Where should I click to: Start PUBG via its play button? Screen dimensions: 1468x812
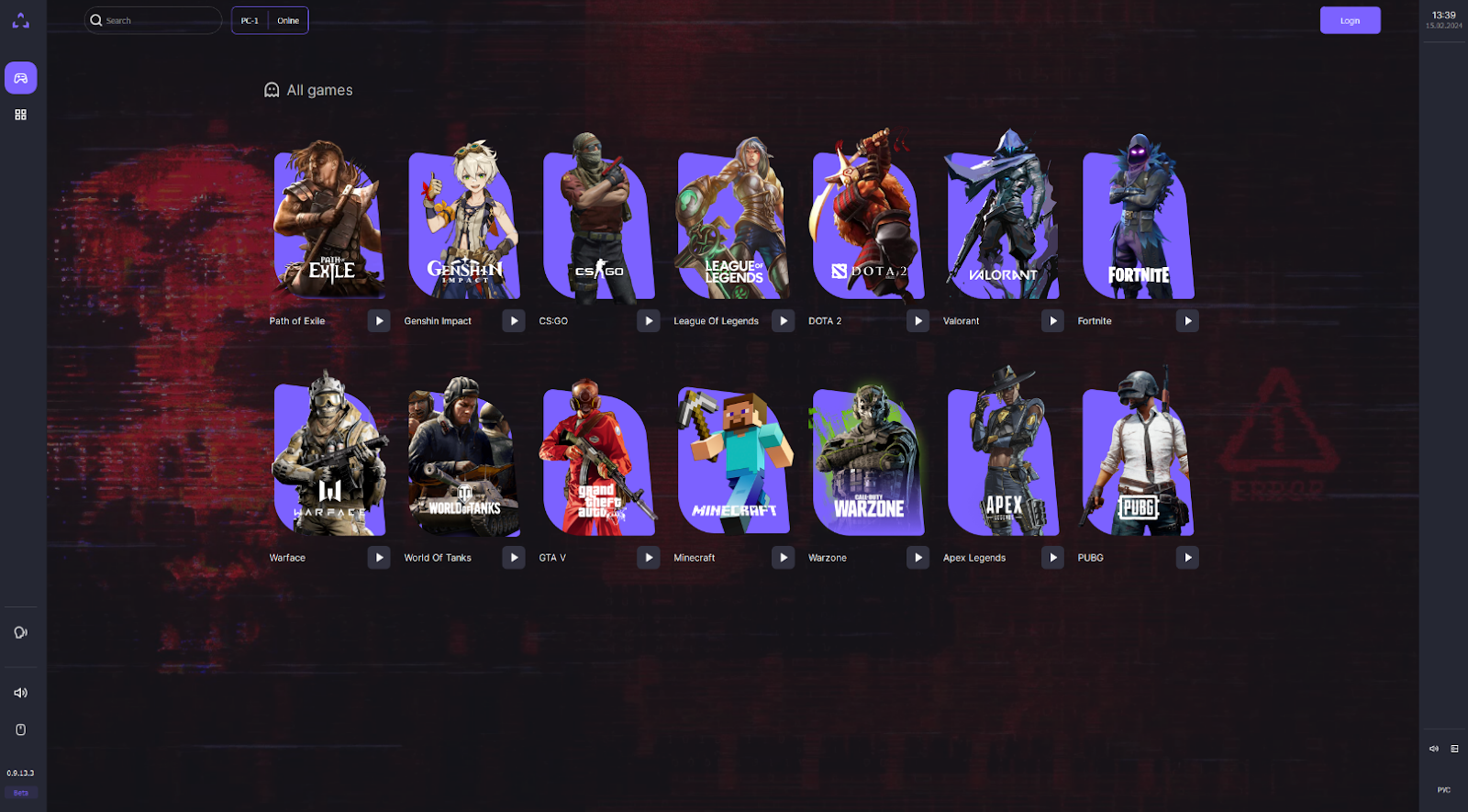[1187, 558]
